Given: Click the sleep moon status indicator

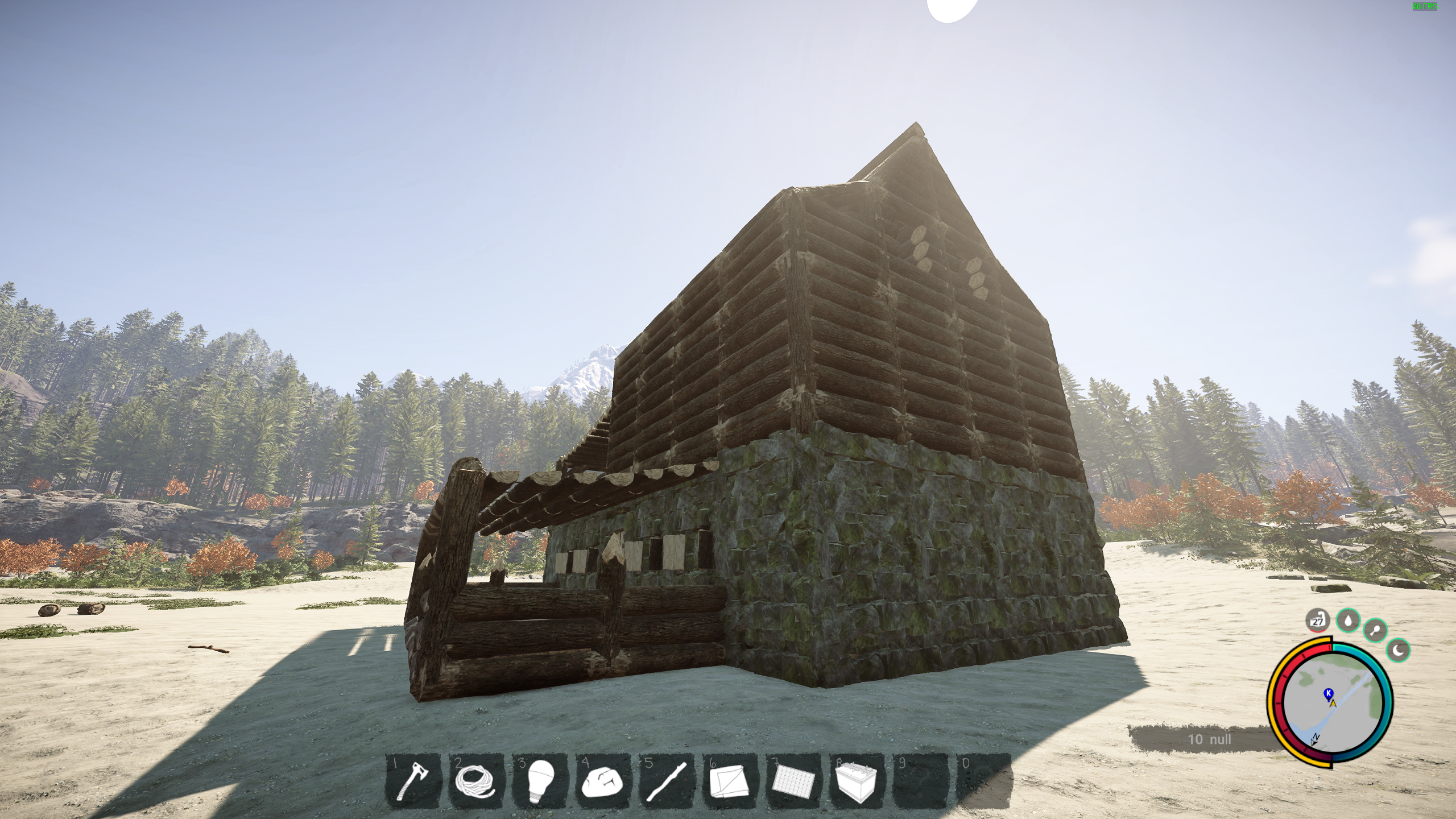Looking at the screenshot, I should [1397, 651].
